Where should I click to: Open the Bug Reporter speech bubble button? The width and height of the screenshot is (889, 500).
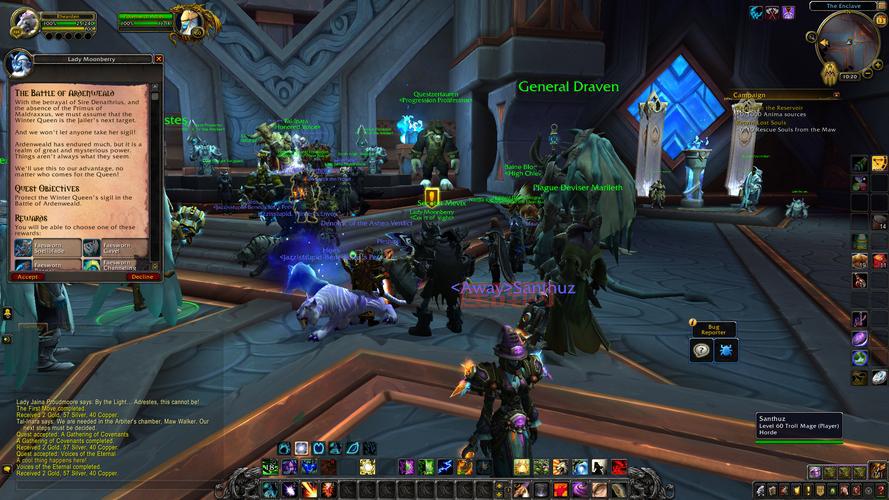click(702, 349)
